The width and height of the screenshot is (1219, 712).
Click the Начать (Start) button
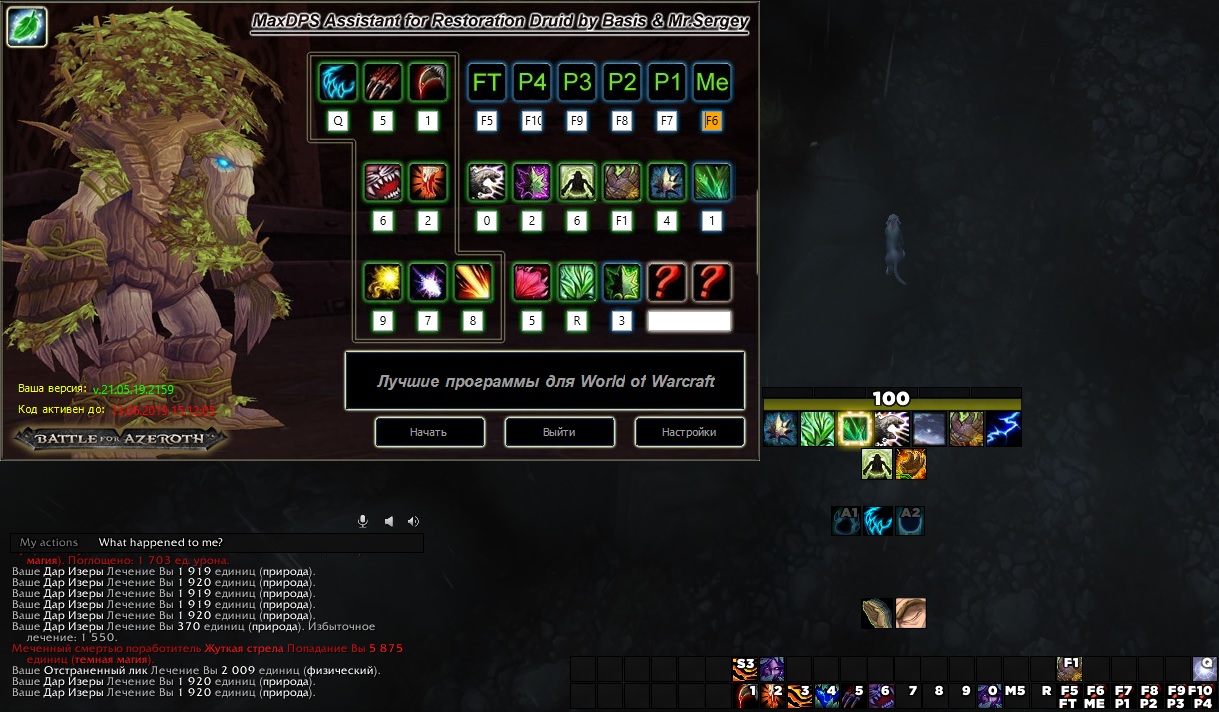429,432
